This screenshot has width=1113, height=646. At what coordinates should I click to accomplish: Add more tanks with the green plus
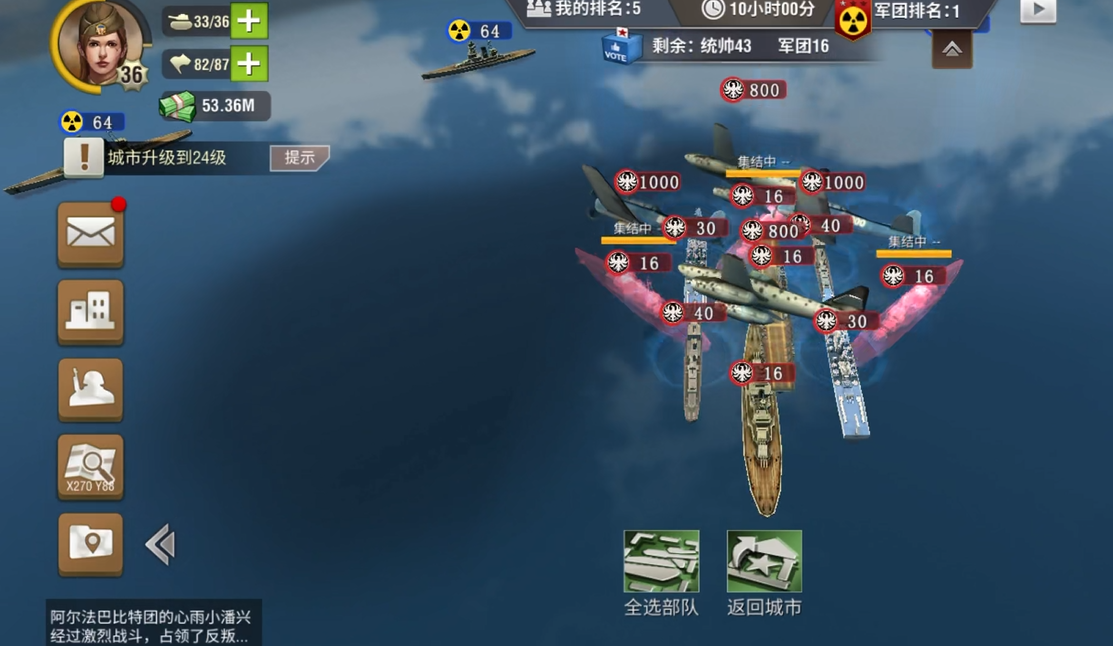[x=249, y=21]
